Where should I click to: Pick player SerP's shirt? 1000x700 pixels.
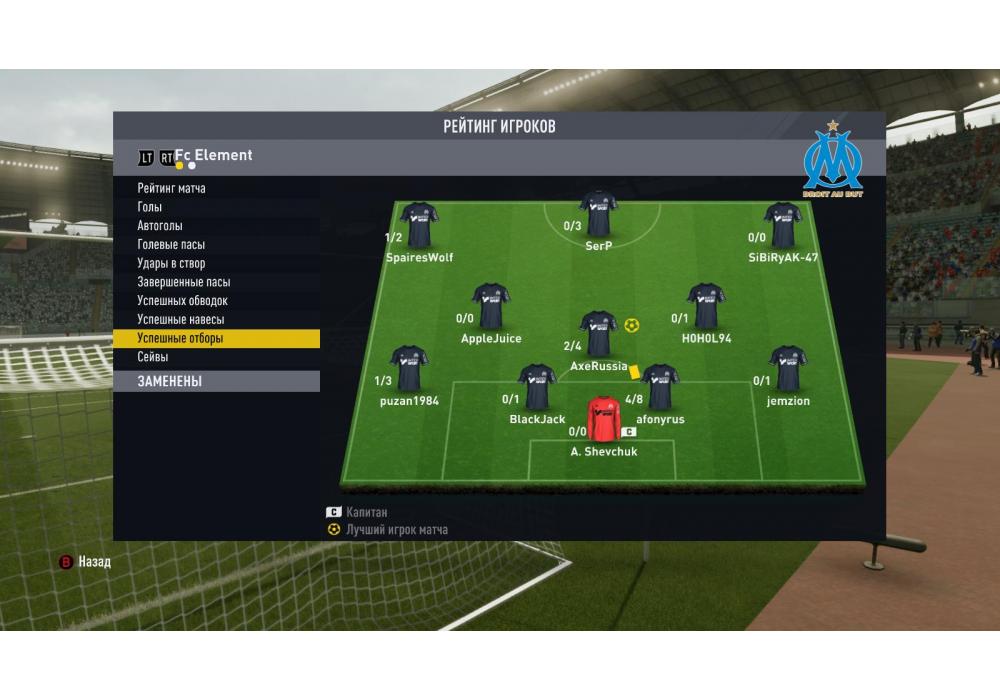[x=598, y=214]
